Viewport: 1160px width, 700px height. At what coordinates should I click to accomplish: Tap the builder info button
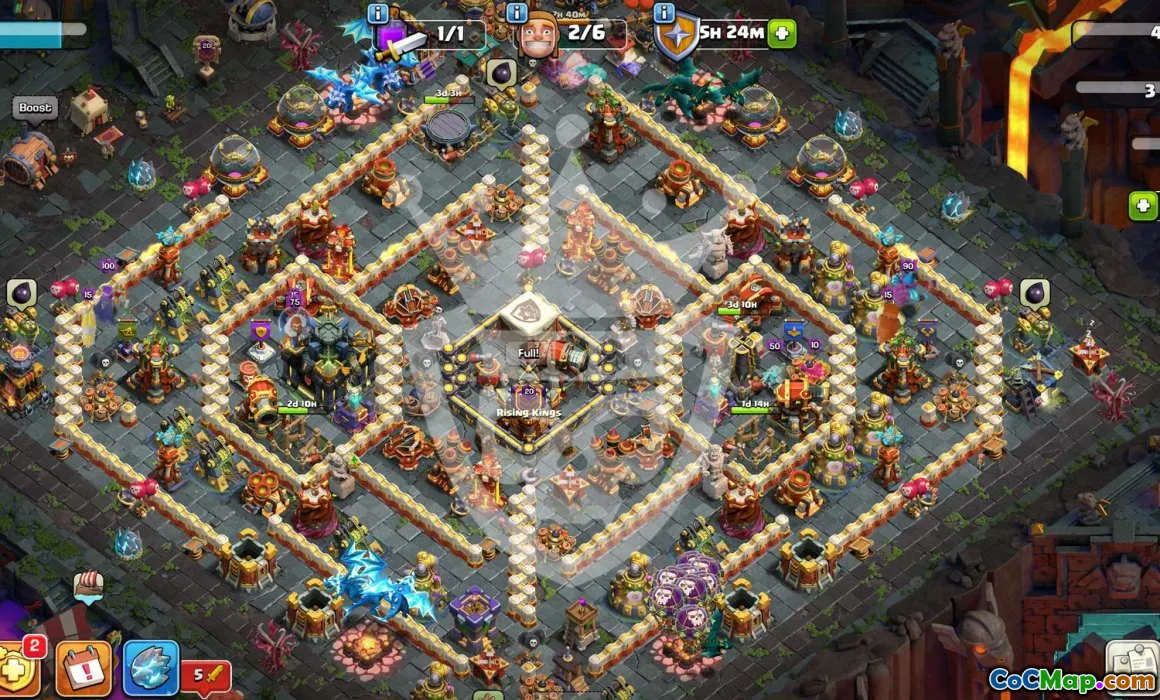point(517,13)
